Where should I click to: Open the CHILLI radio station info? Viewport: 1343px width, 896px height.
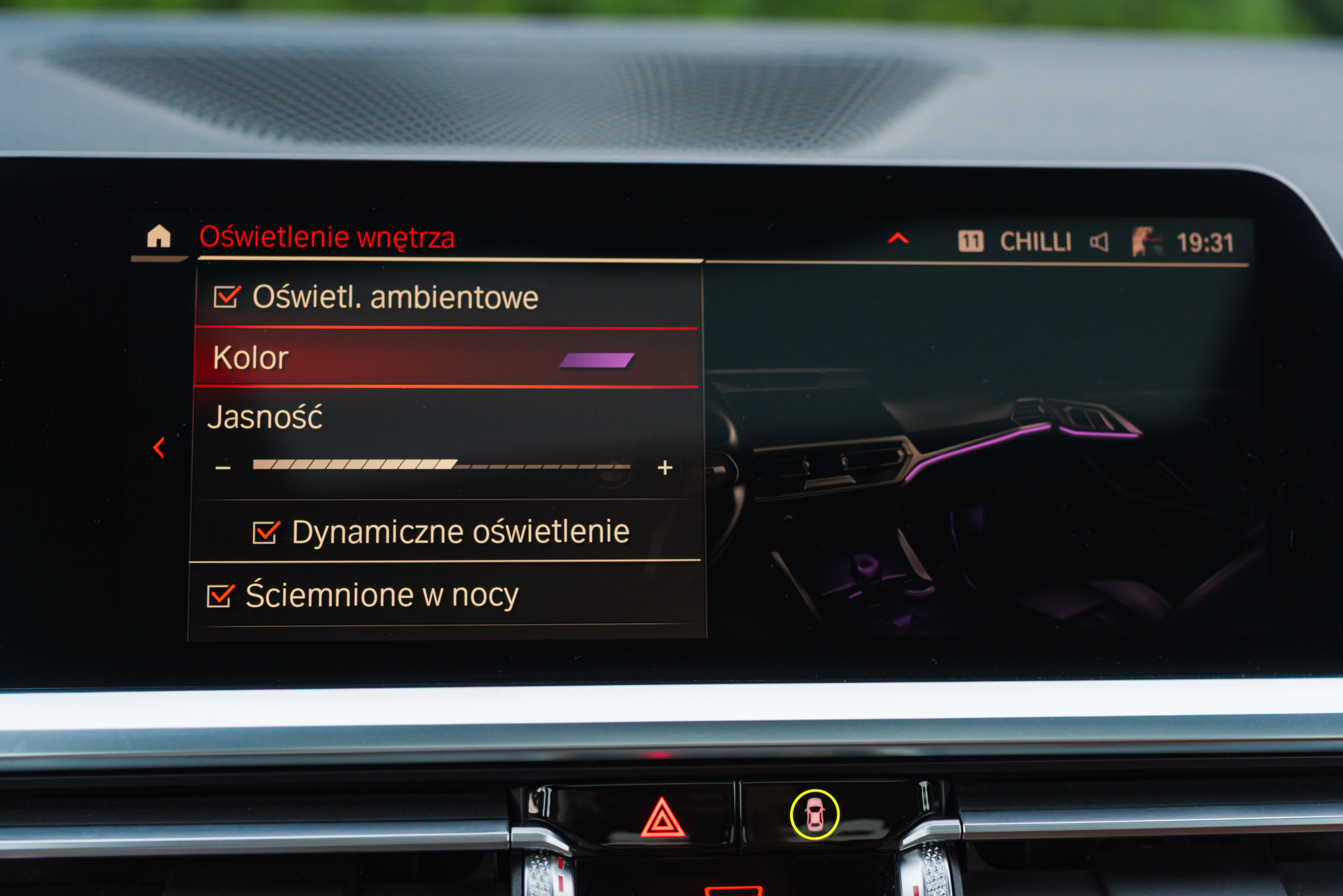coord(1035,242)
